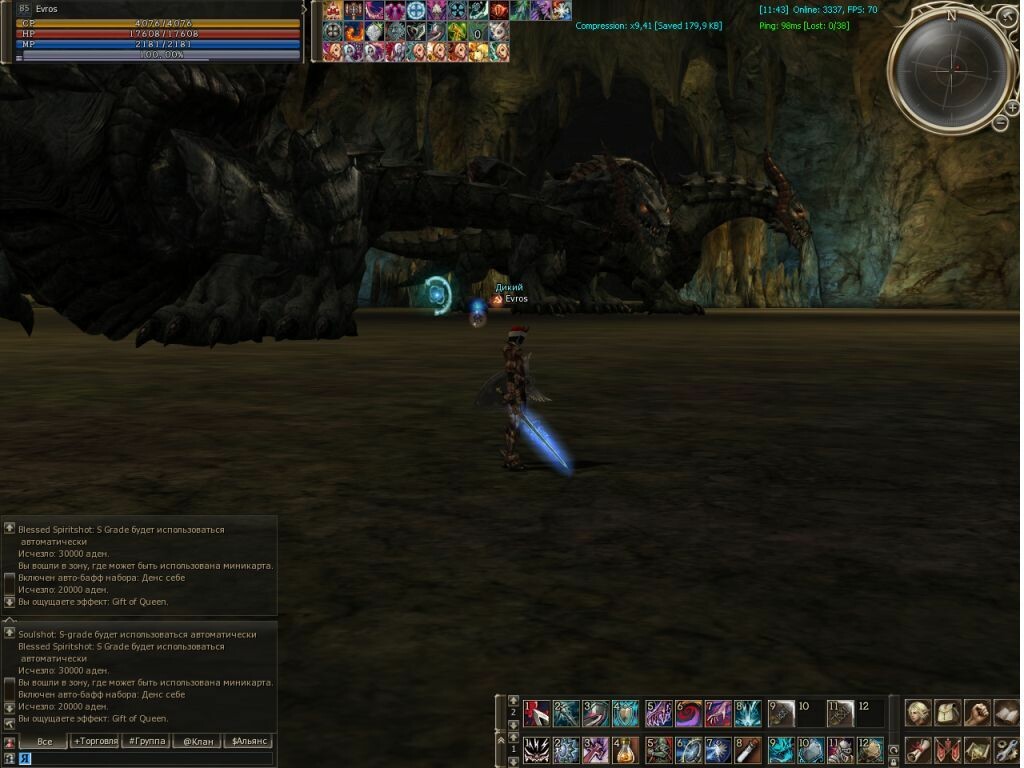1024x768 pixels.
Task: Open the character status portrait icon
Action: pos(918,712)
